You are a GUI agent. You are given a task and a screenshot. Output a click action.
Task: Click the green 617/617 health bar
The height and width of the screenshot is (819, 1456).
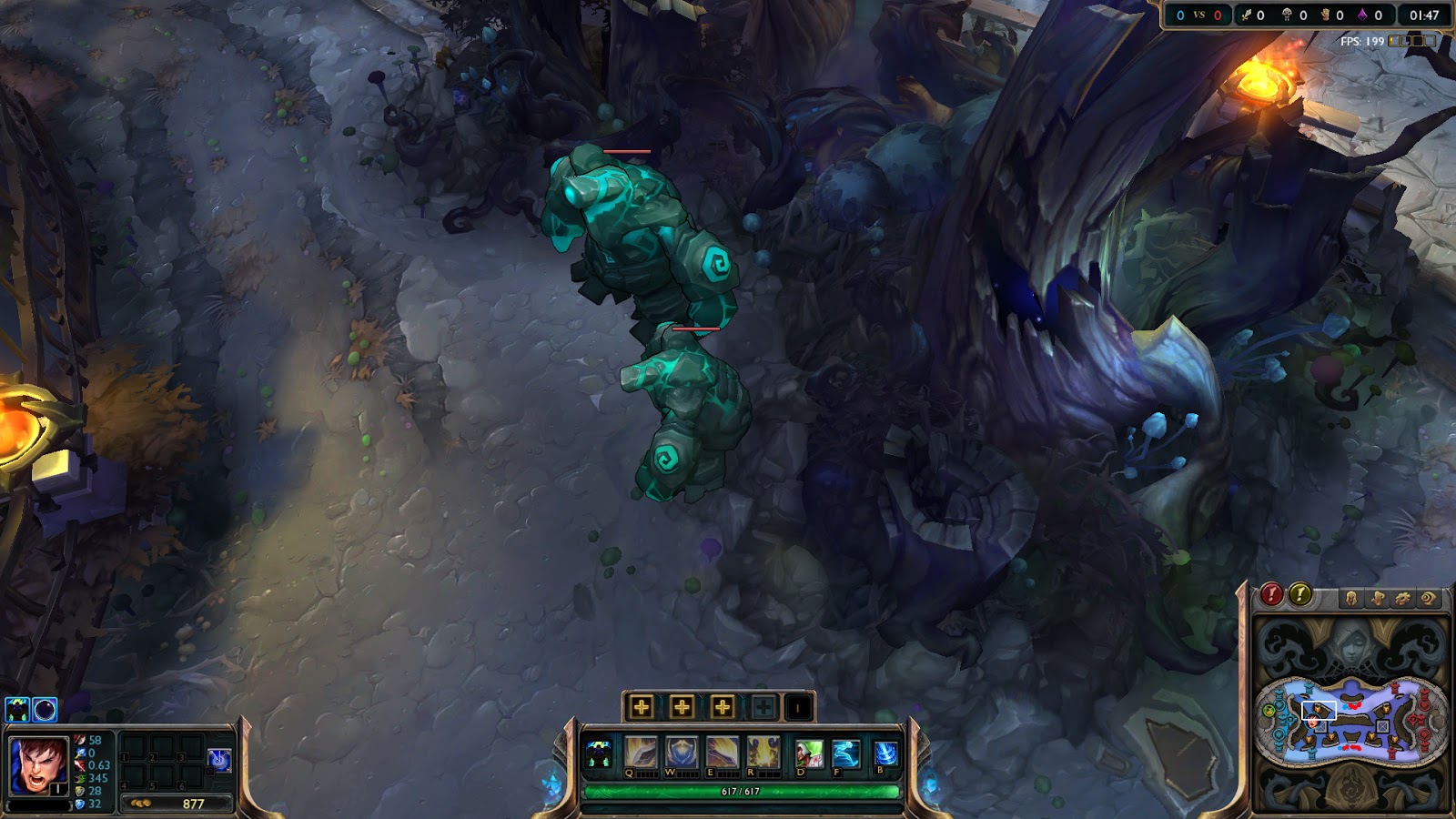click(740, 791)
